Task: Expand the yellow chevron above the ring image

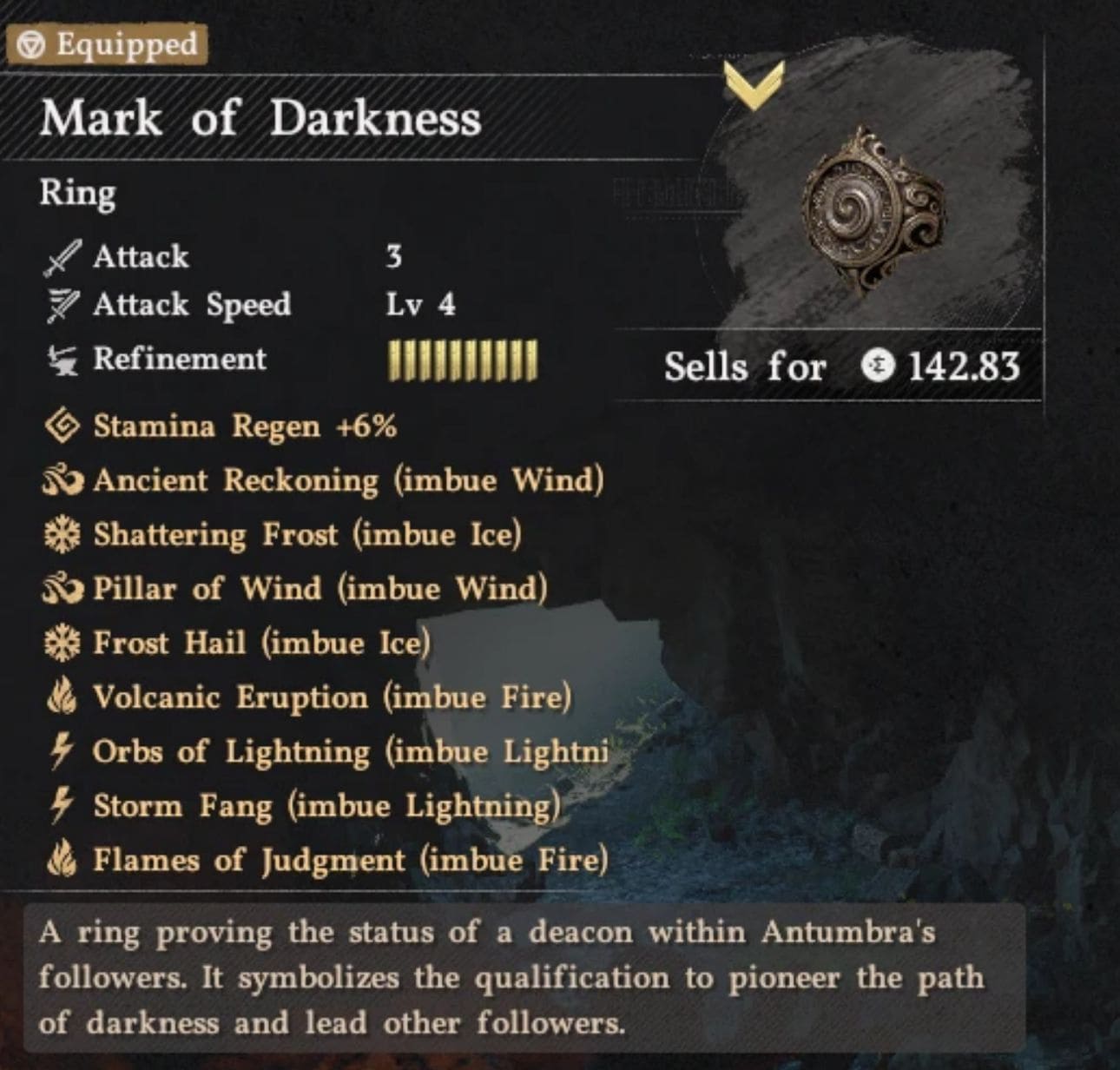Action: (x=752, y=85)
